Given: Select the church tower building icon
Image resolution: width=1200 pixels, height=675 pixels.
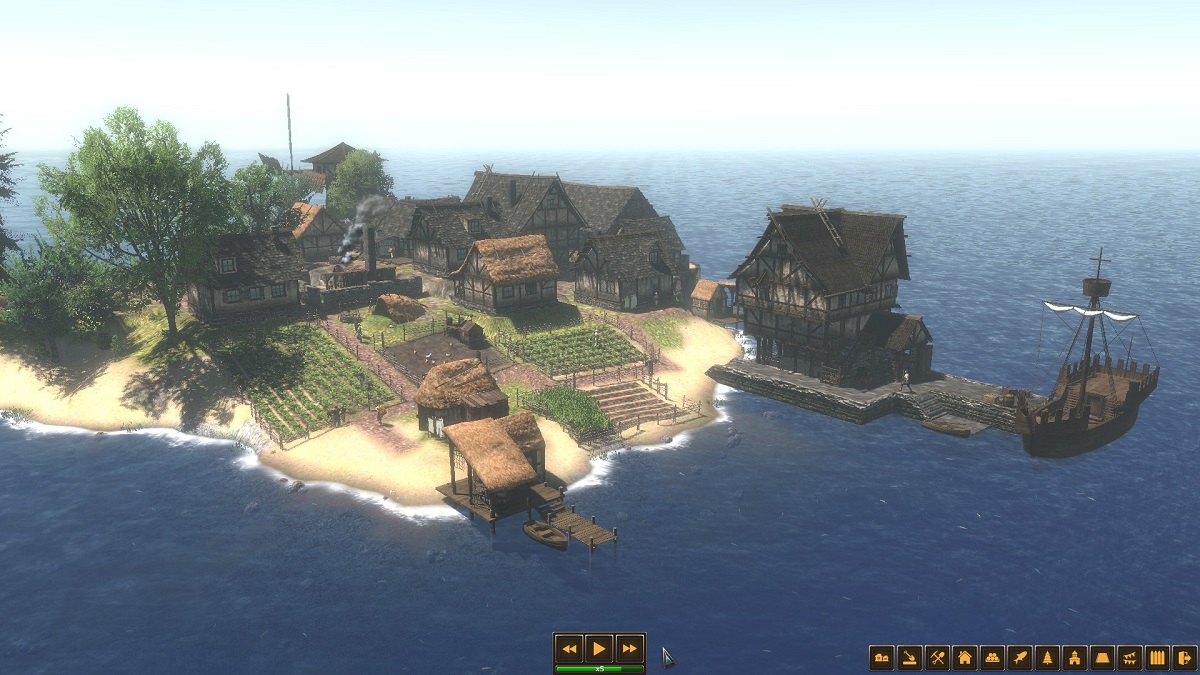Looking at the screenshot, I should click(x=1075, y=657).
